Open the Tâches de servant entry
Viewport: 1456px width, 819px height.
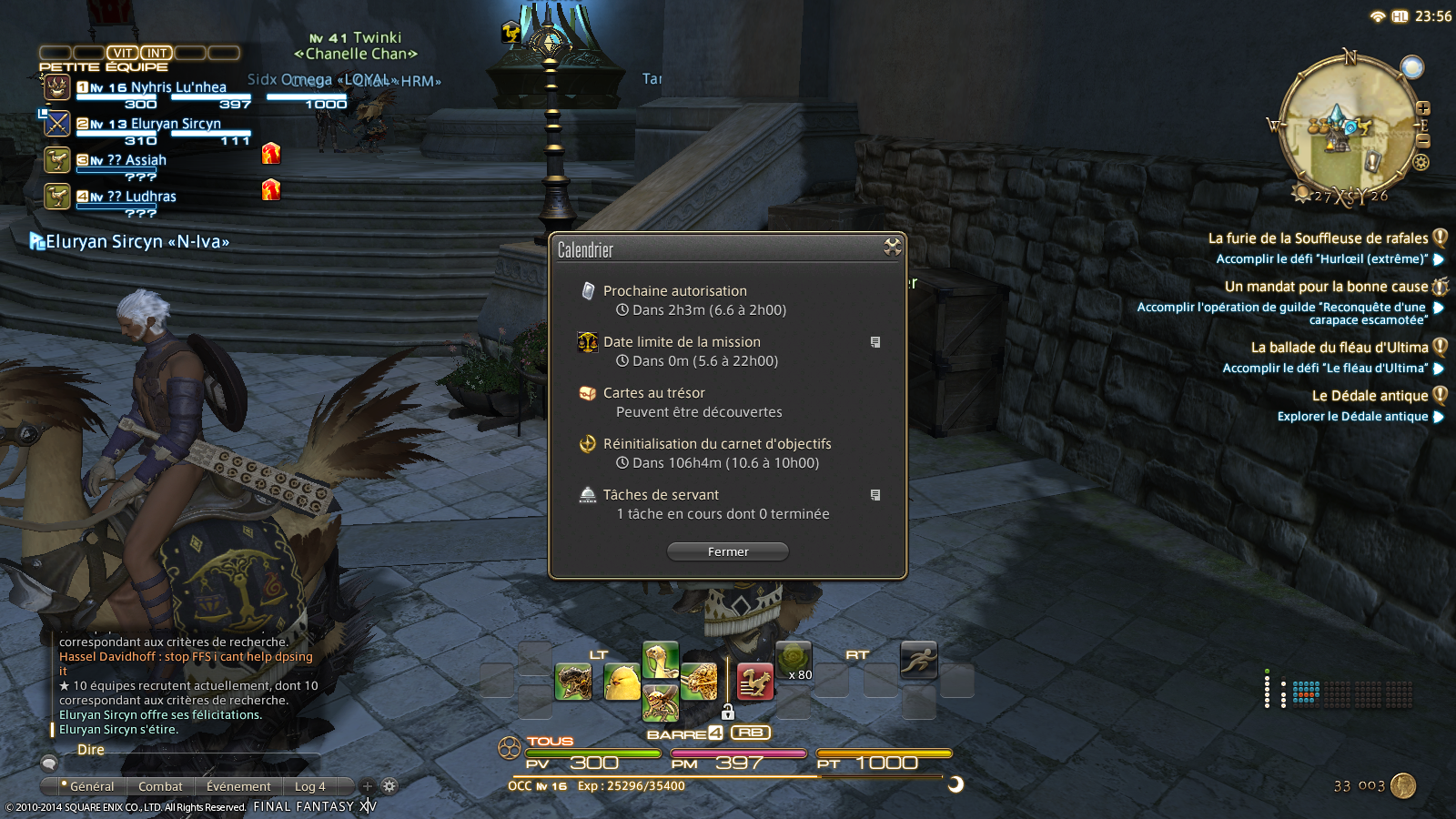pos(661,495)
